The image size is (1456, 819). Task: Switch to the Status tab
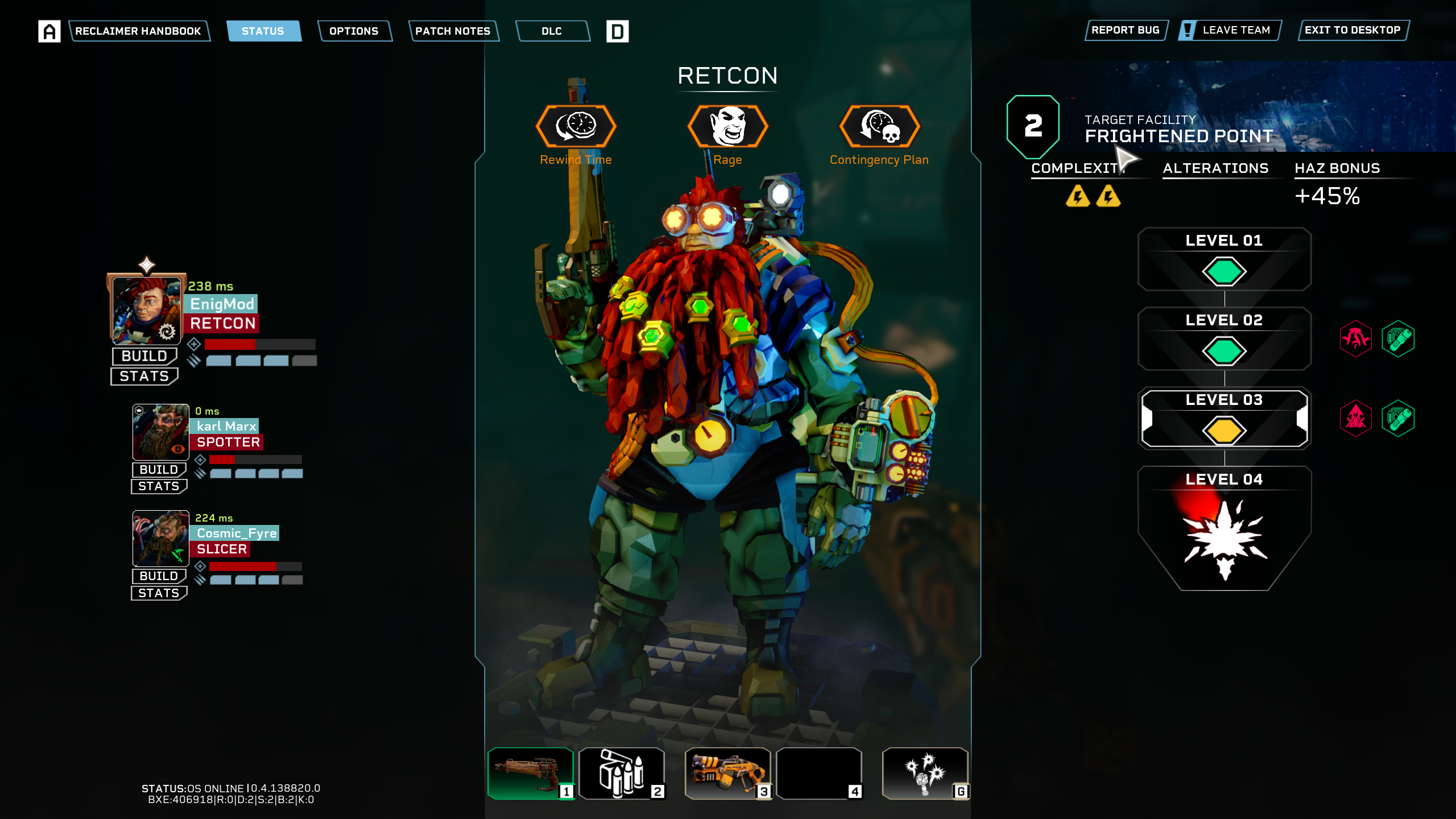point(263,31)
